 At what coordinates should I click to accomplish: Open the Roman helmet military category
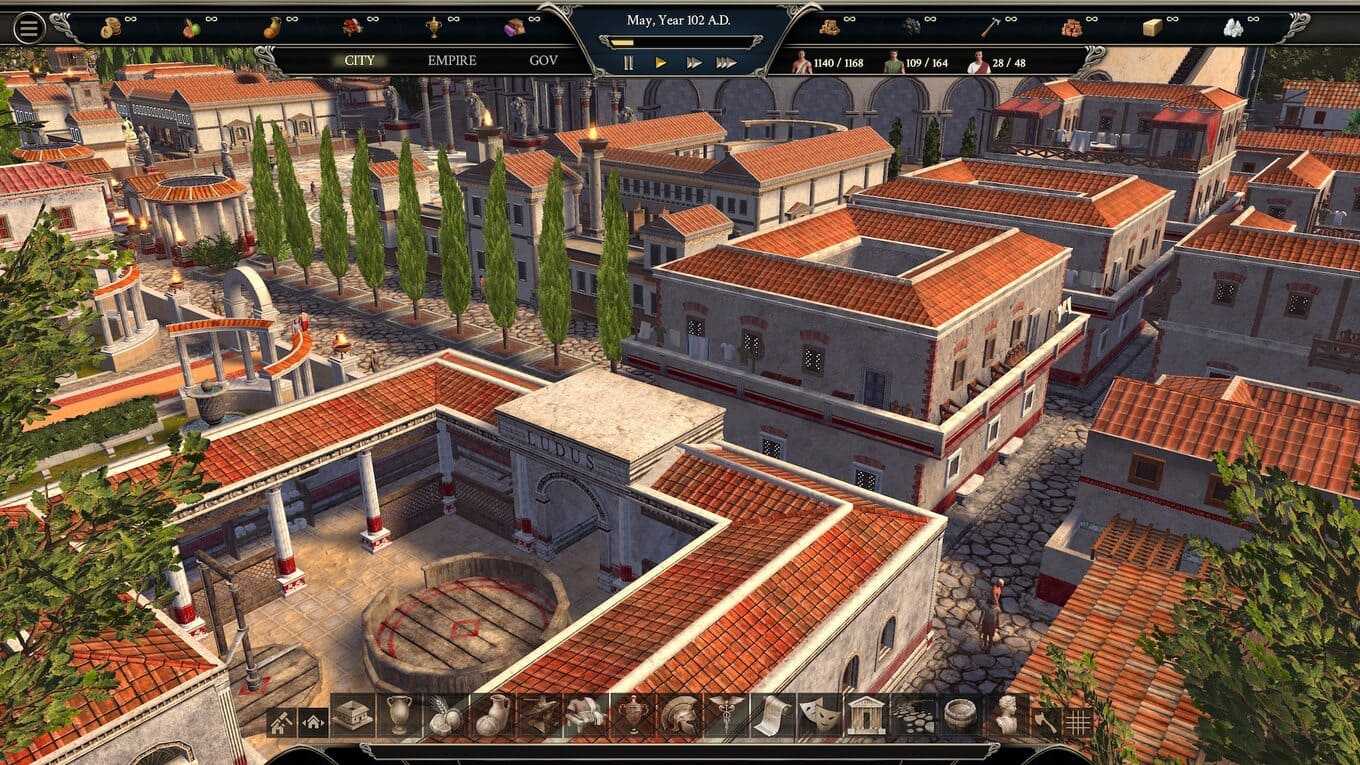[x=678, y=716]
